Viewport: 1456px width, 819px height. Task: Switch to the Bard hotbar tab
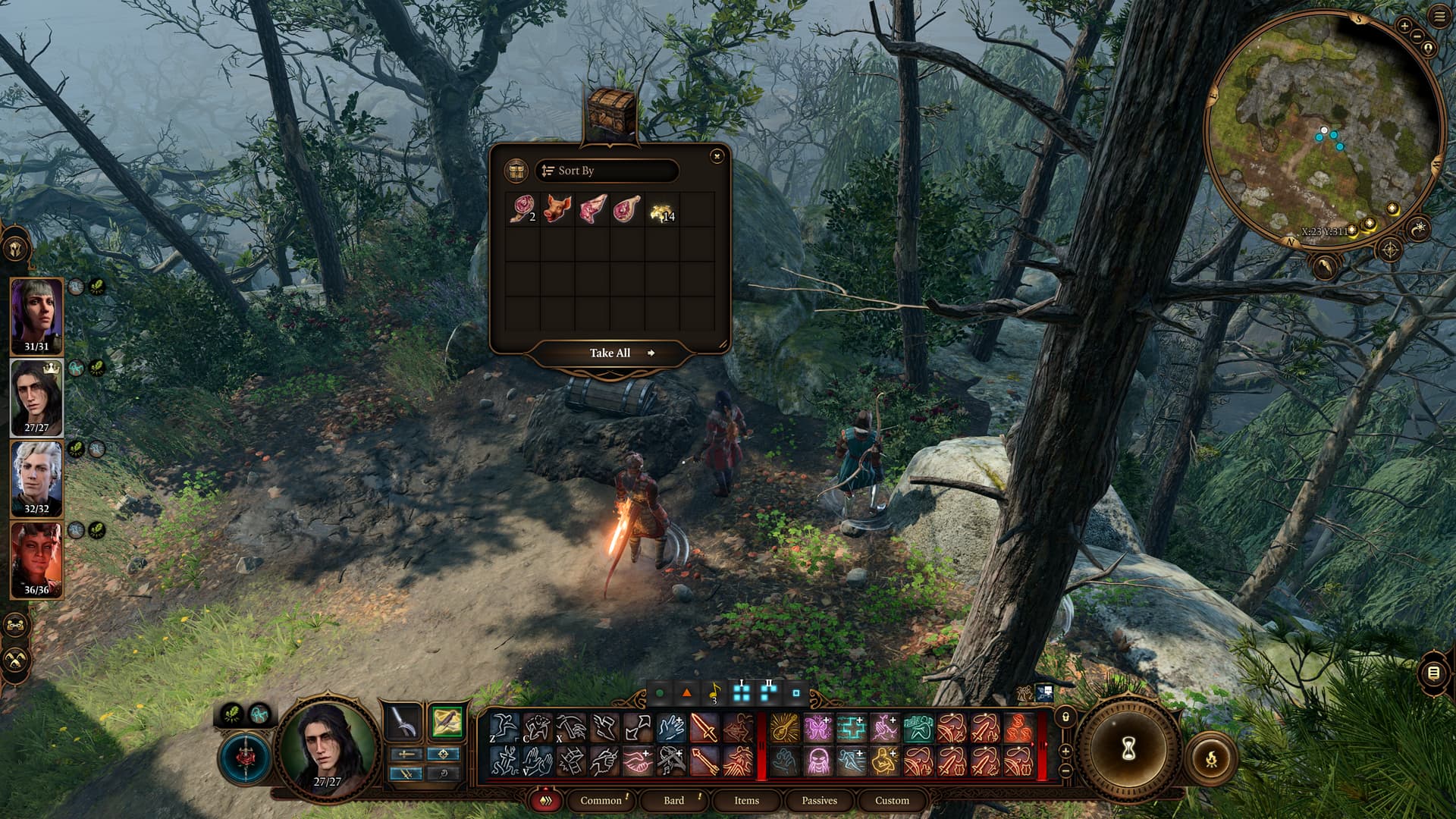coord(673,801)
